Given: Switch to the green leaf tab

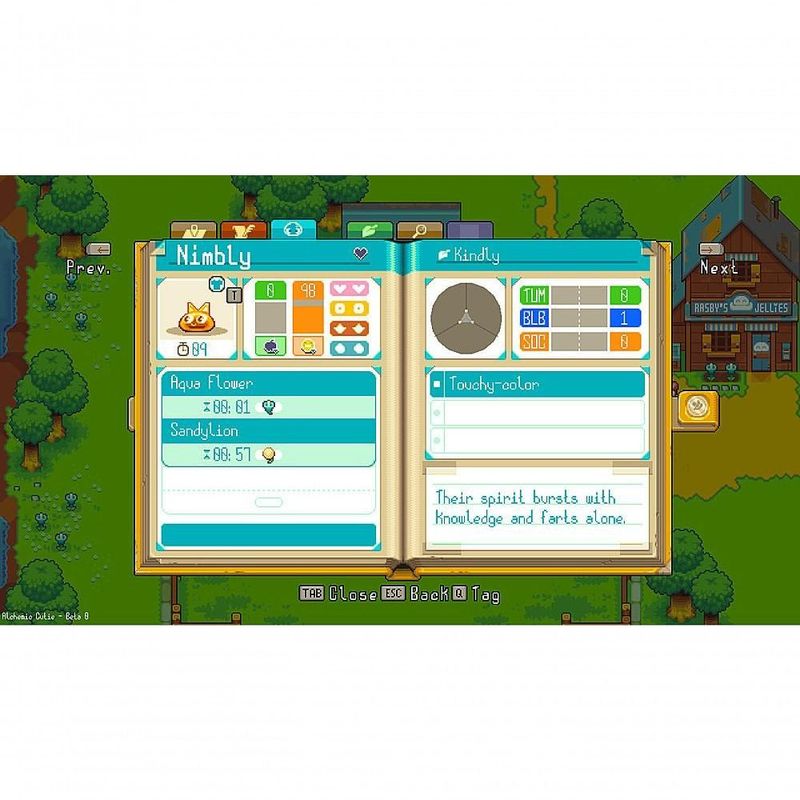Looking at the screenshot, I should pyautogui.click(x=368, y=231).
